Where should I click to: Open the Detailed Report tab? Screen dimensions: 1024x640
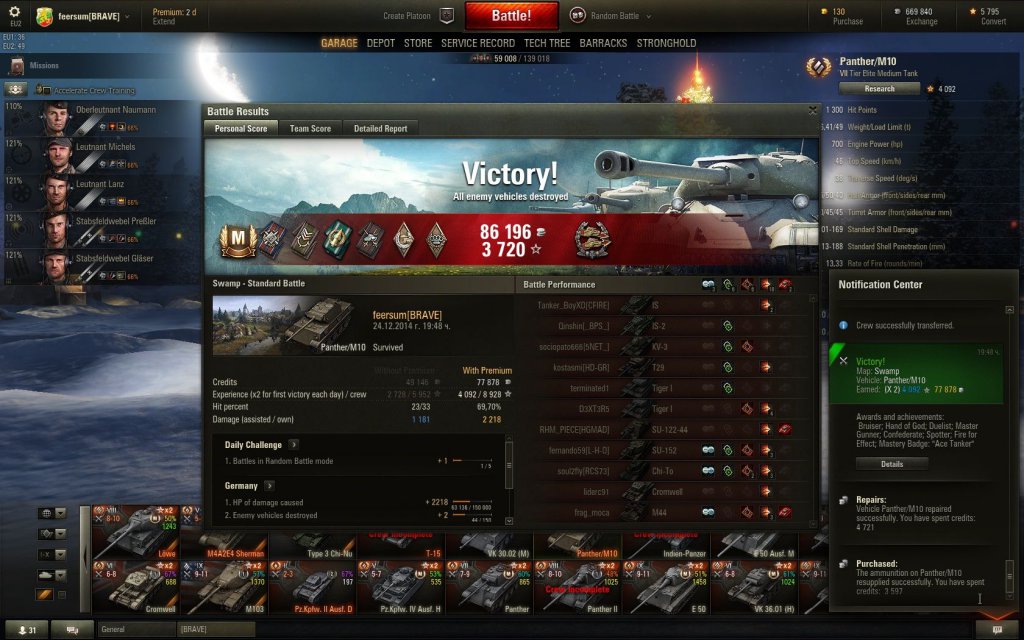[380, 129]
